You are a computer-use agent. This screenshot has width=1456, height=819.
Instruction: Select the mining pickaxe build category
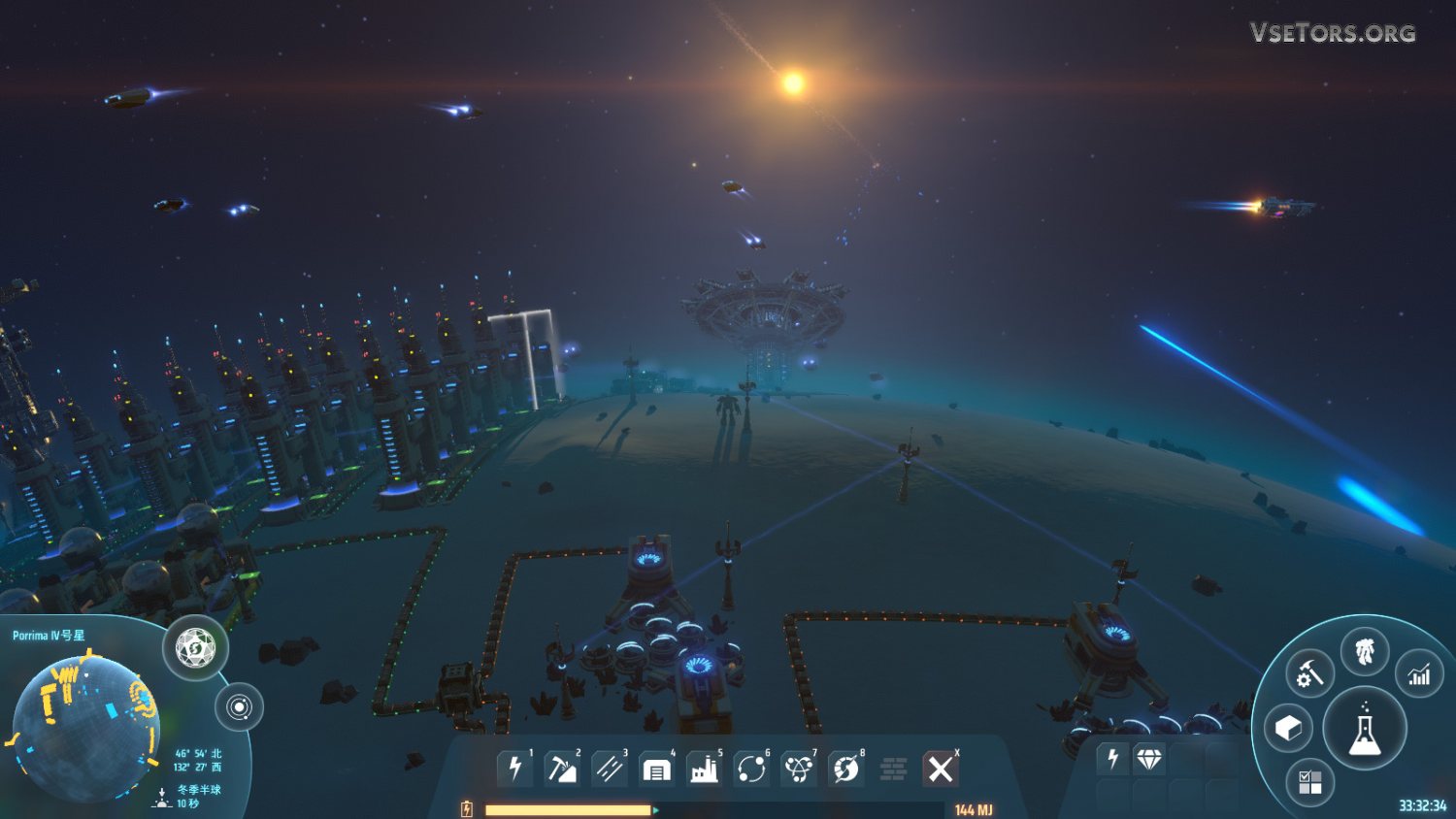coord(561,770)
